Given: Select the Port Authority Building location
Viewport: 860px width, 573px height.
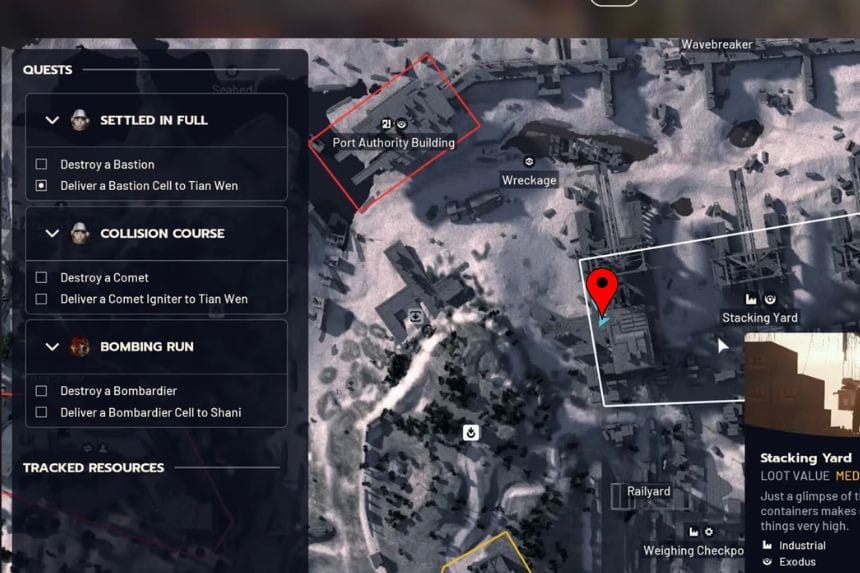Looking at the screenshot, I should (x=393, y=143).
